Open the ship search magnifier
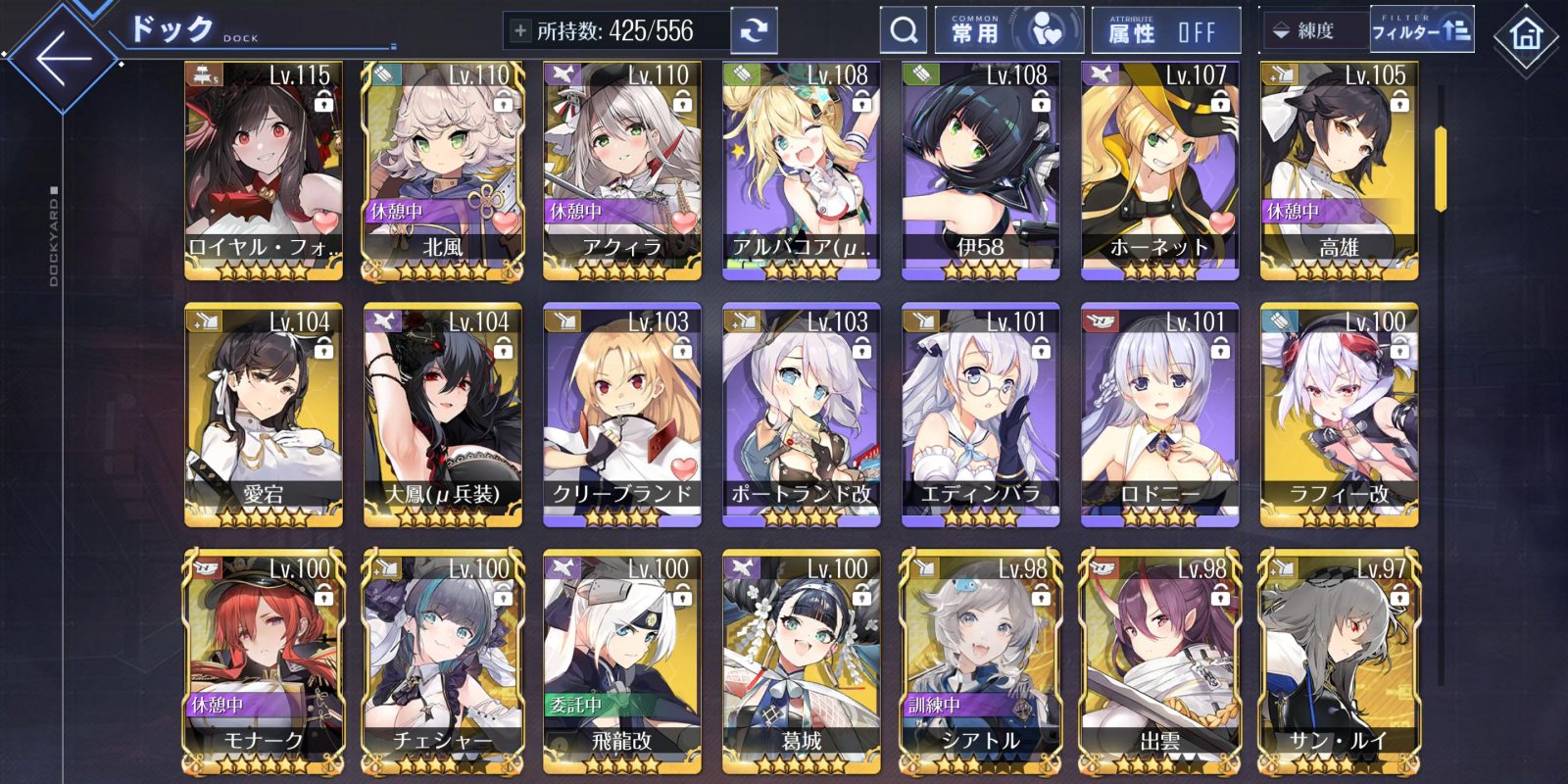 [x=903, y=31]
